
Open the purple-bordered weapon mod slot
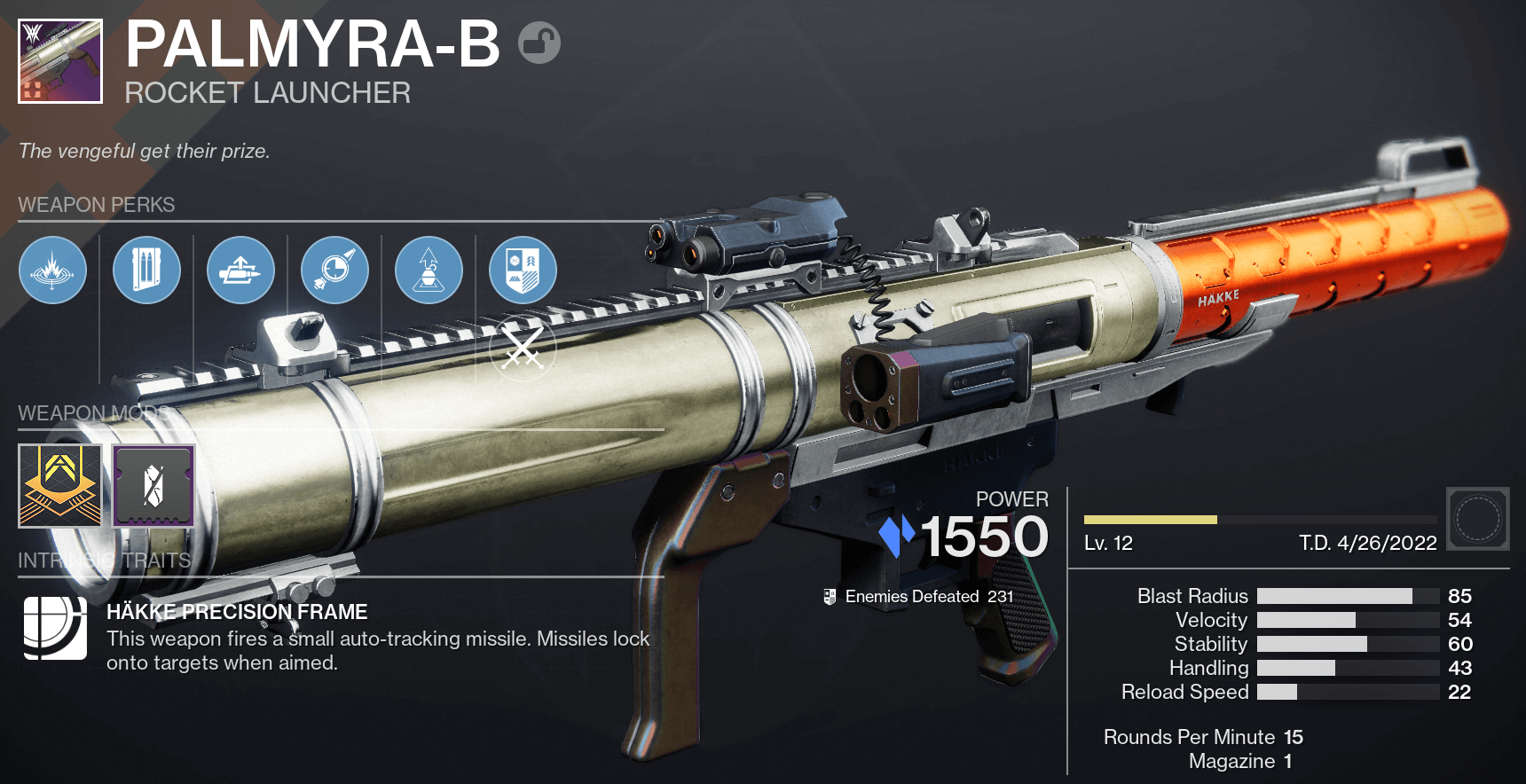[x=153, y=486]
